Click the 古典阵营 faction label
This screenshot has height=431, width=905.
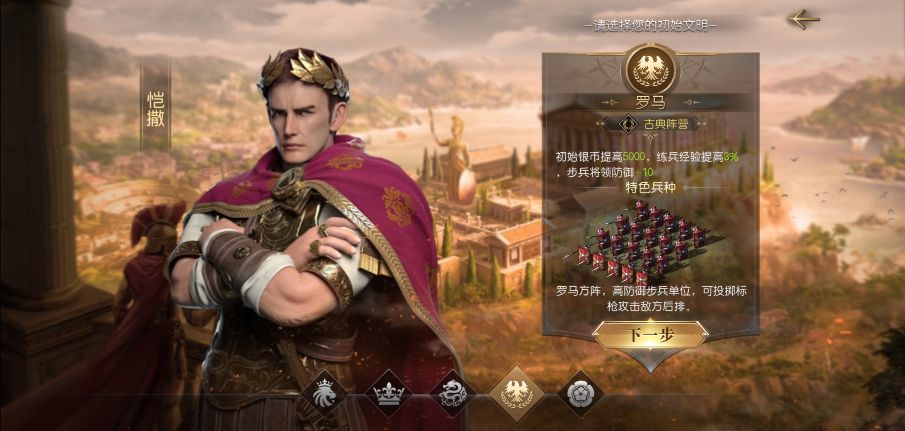tap(657, 124)
